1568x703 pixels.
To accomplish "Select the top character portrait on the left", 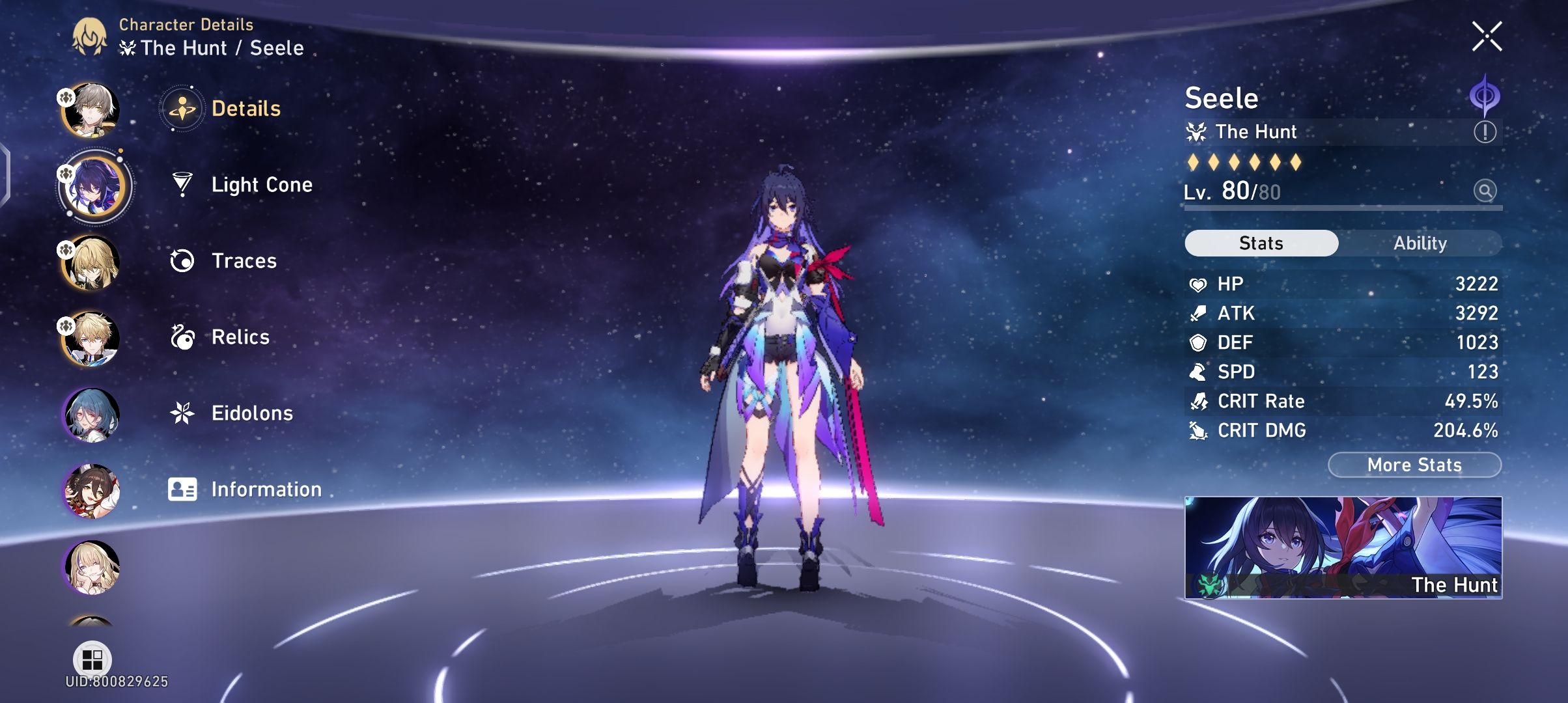I will [x=93, y=109].
